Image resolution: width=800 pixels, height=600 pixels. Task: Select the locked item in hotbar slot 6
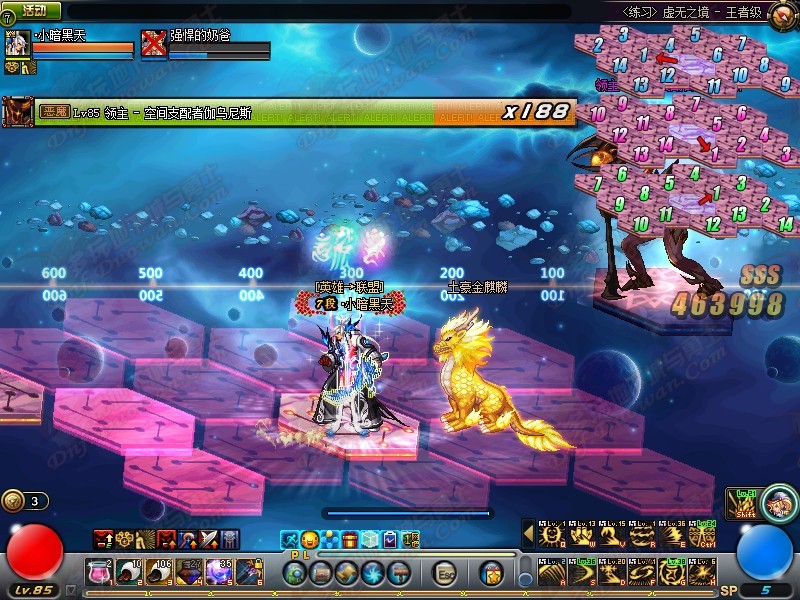tap(250, 573)
